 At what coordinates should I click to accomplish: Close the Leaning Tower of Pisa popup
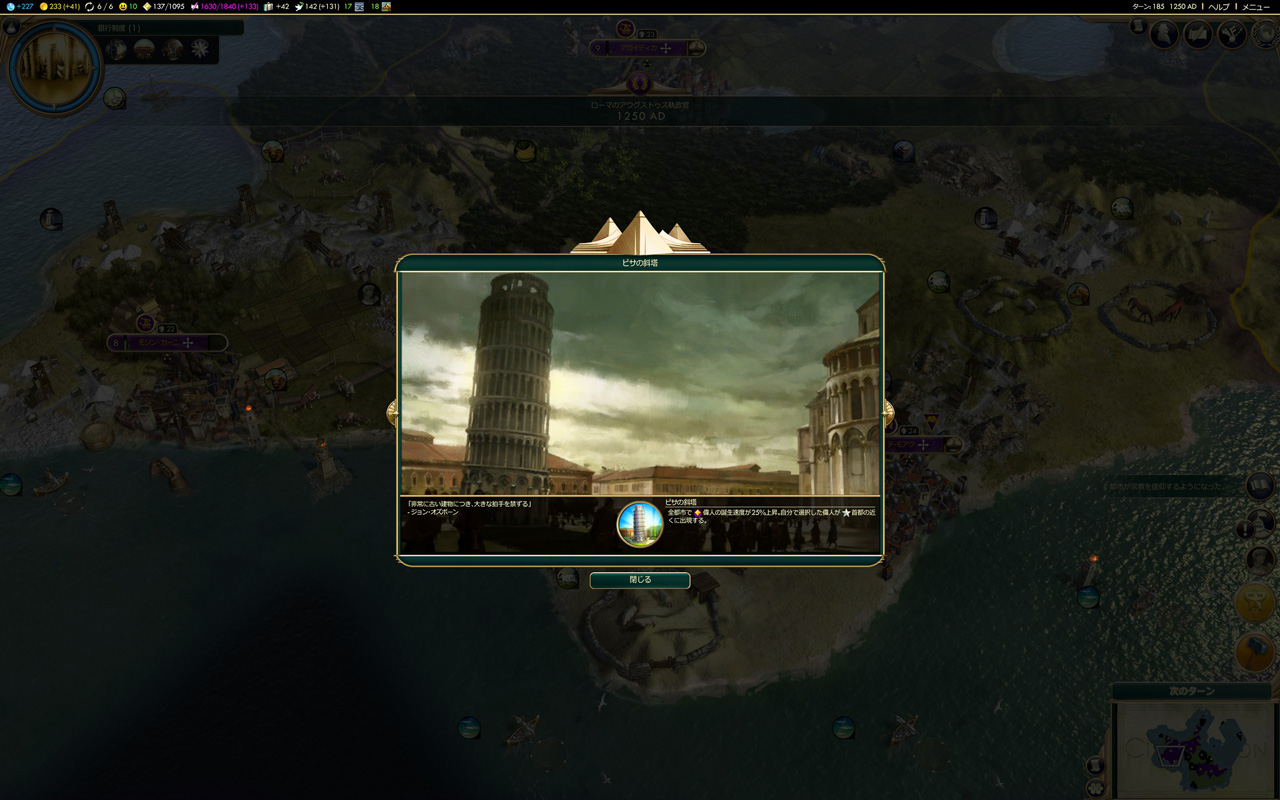tap(639, 580)
